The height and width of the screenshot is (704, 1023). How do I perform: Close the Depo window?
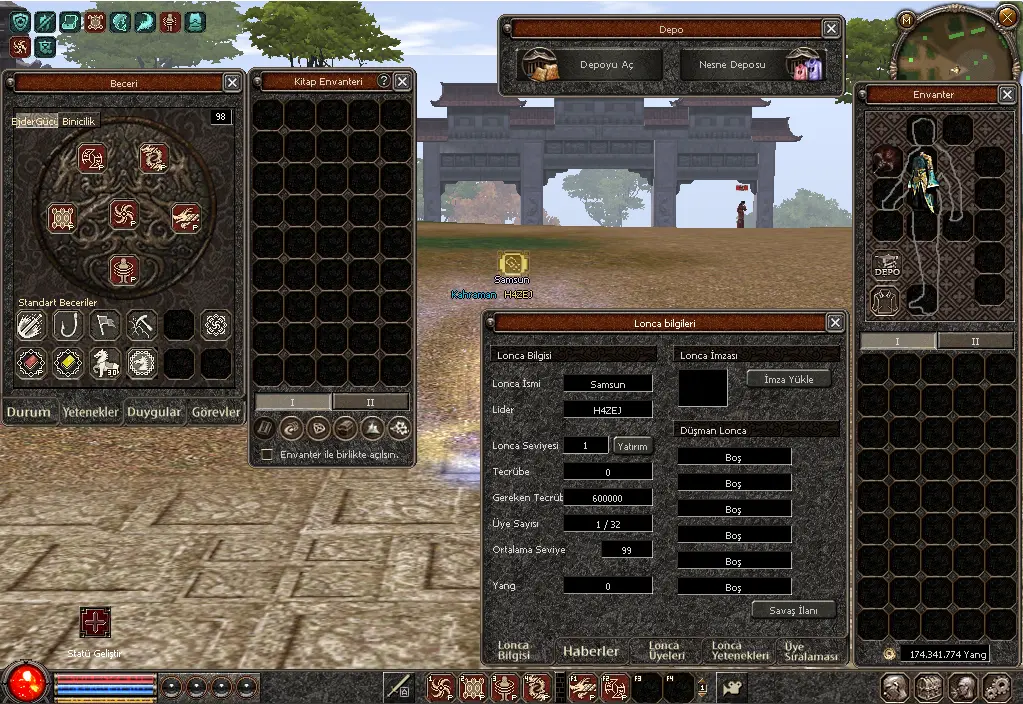[x=831, y=29]
